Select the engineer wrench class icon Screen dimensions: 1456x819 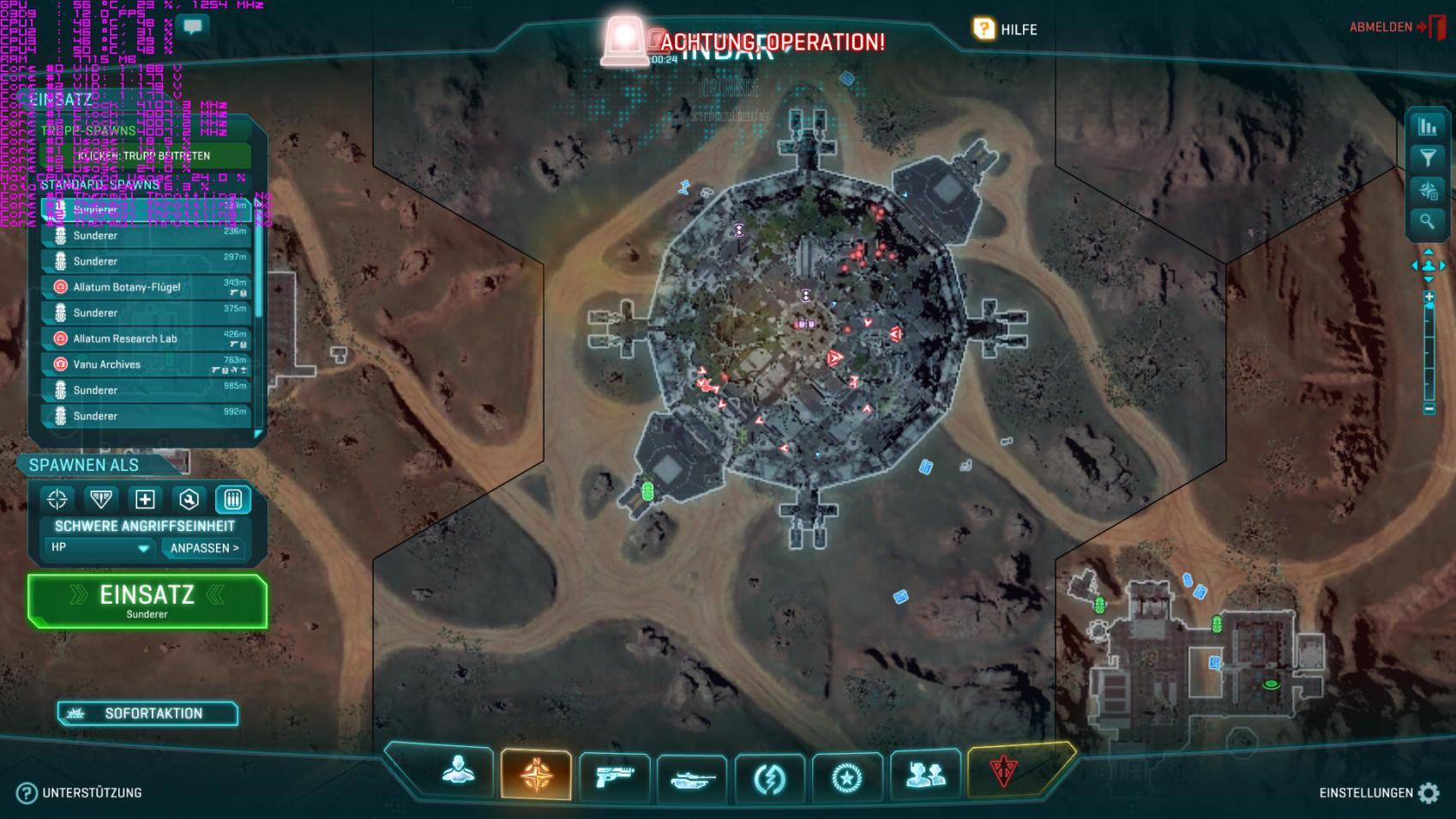point(189,499)
